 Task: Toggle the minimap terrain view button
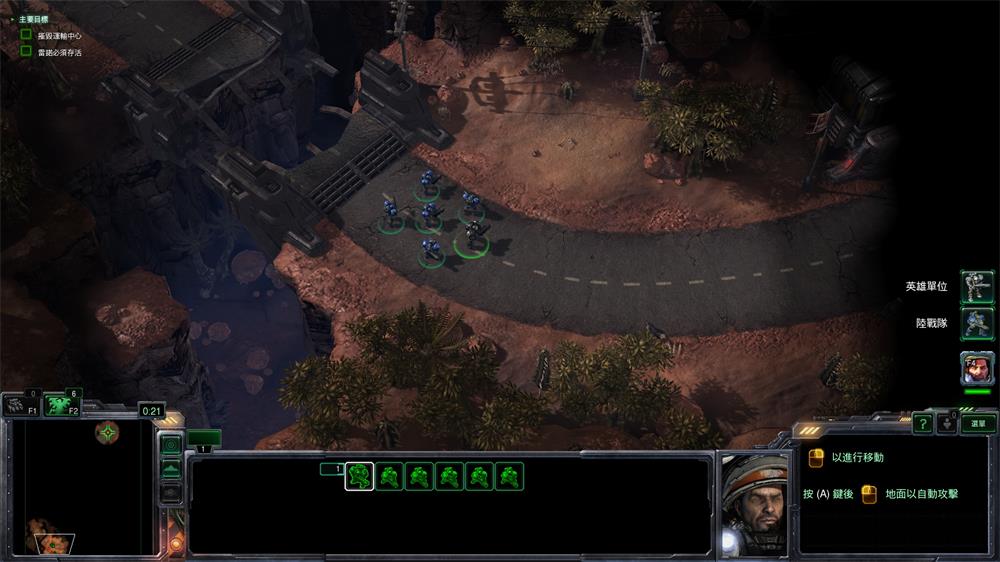(171, 468)
